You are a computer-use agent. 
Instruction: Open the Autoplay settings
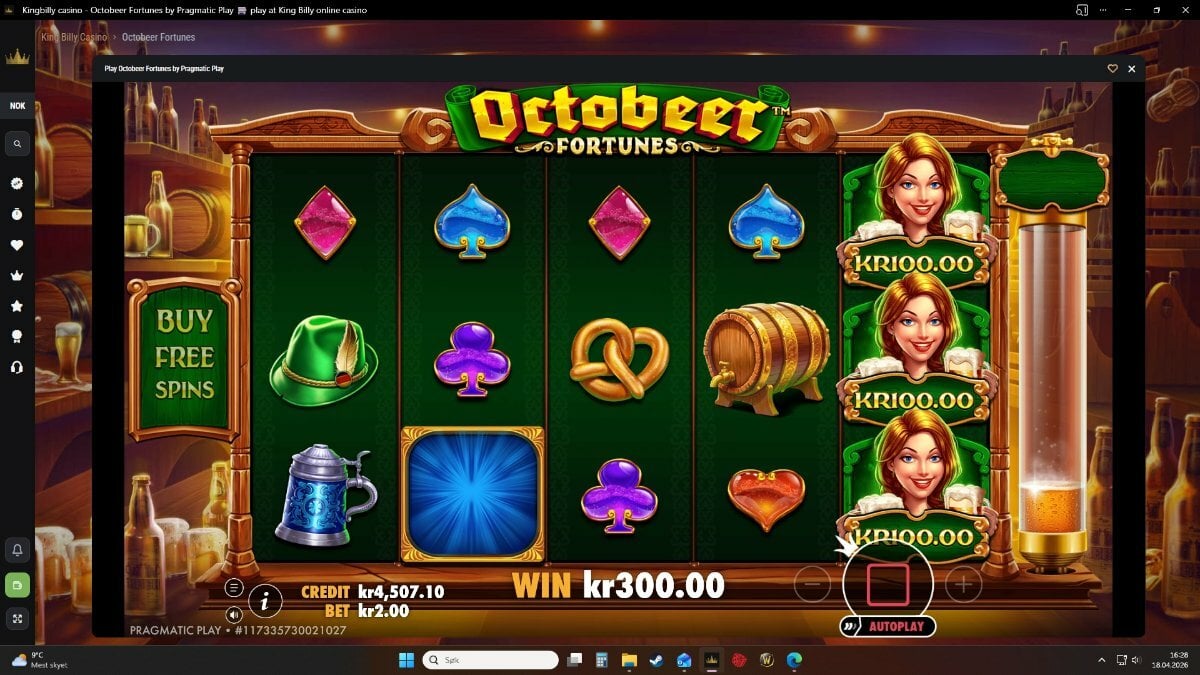tap(888, 627)
